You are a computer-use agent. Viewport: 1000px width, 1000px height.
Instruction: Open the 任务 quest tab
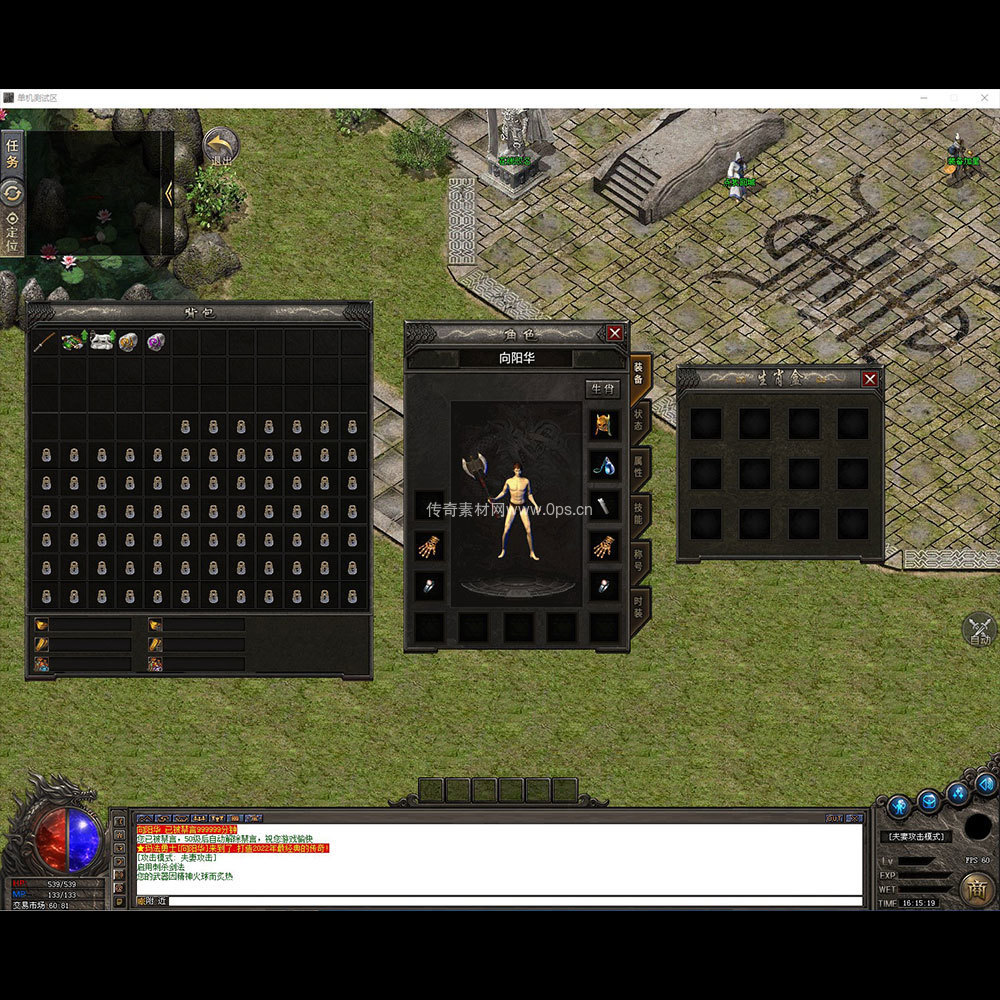click(12, 154)
